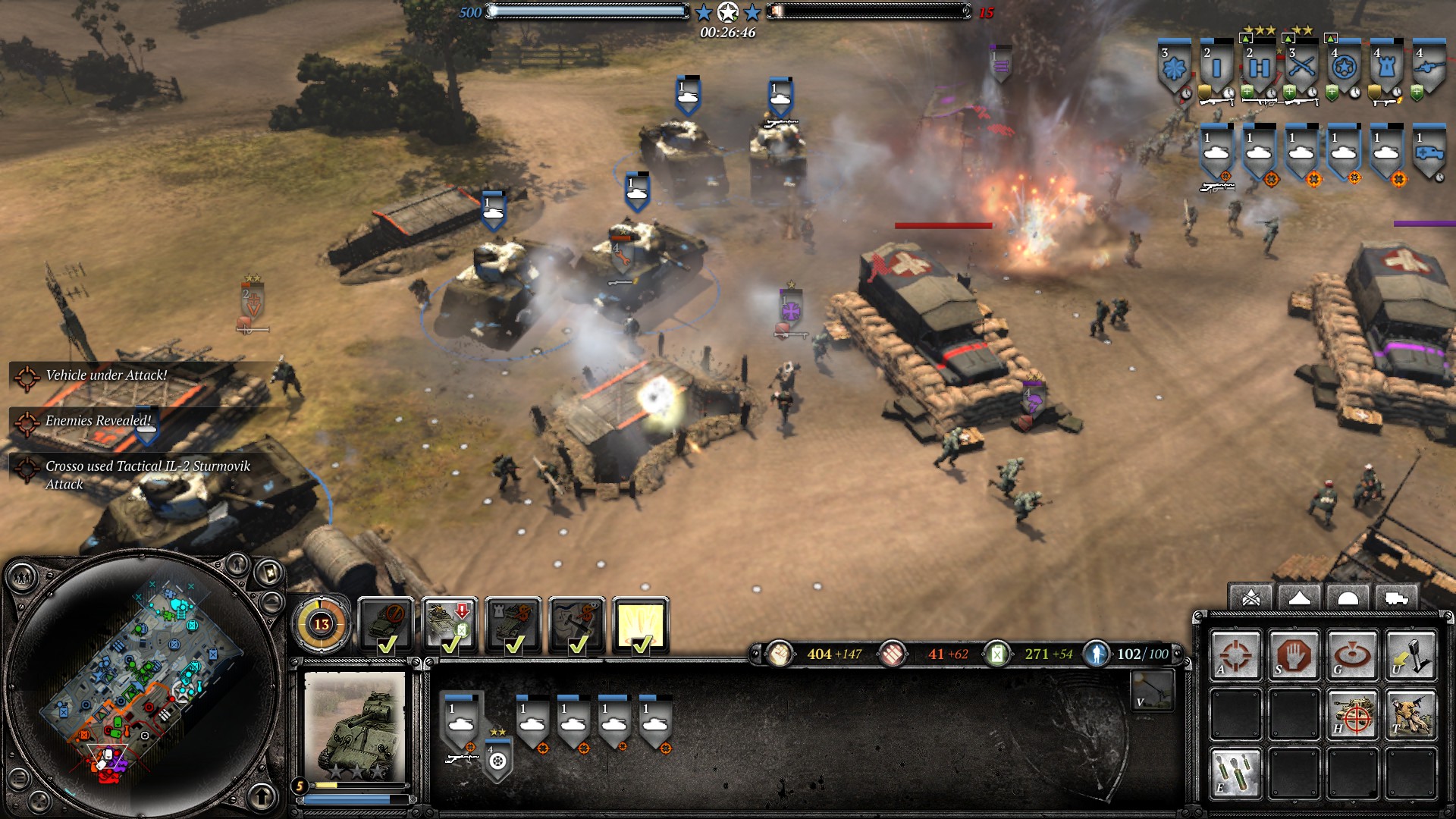This screenshot has width=1456, height=819.
Task: Click the Sherman tank unit portrait
Action: [x=355, y=724]
